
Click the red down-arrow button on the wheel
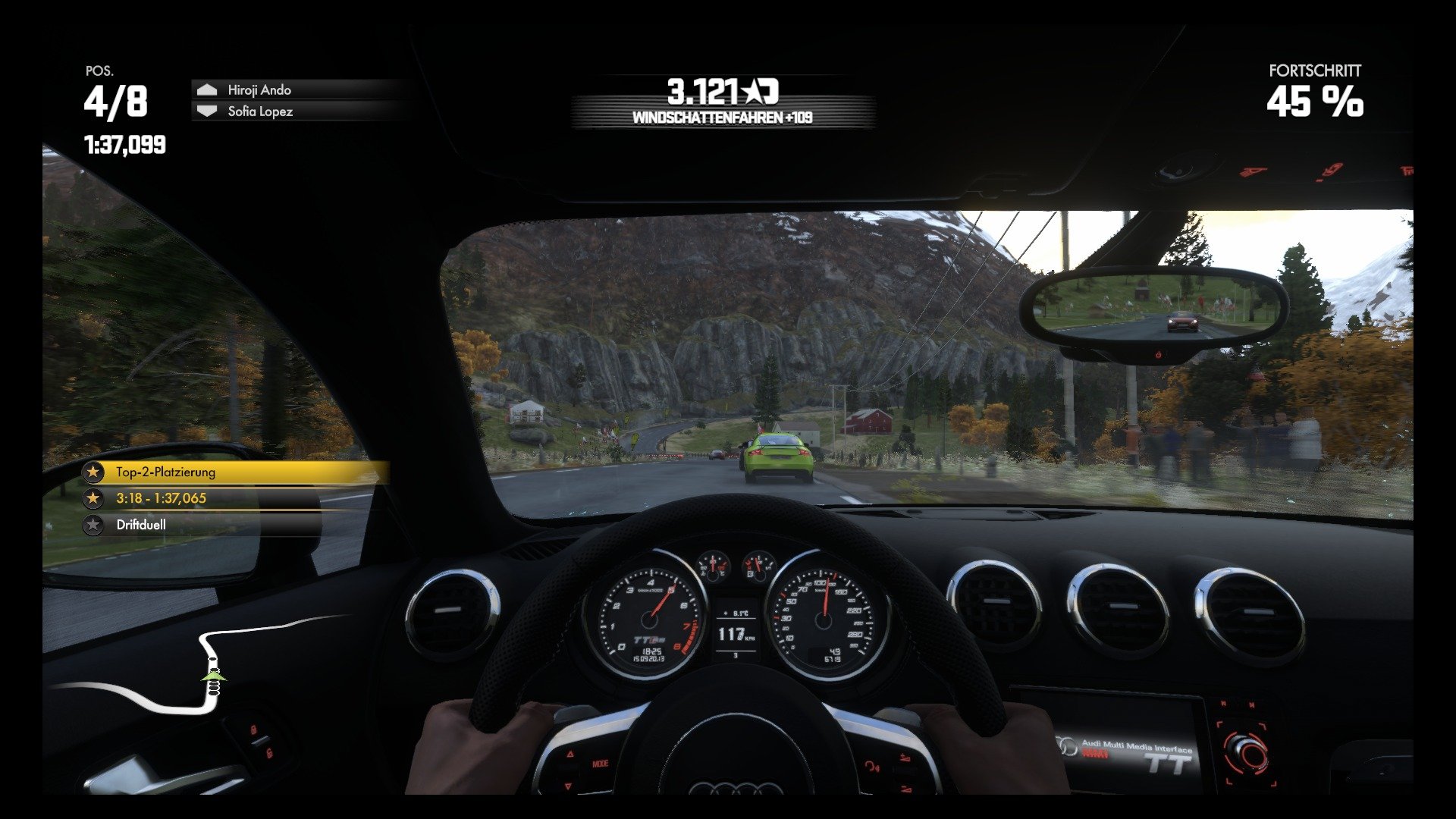(x=569, y=786)
